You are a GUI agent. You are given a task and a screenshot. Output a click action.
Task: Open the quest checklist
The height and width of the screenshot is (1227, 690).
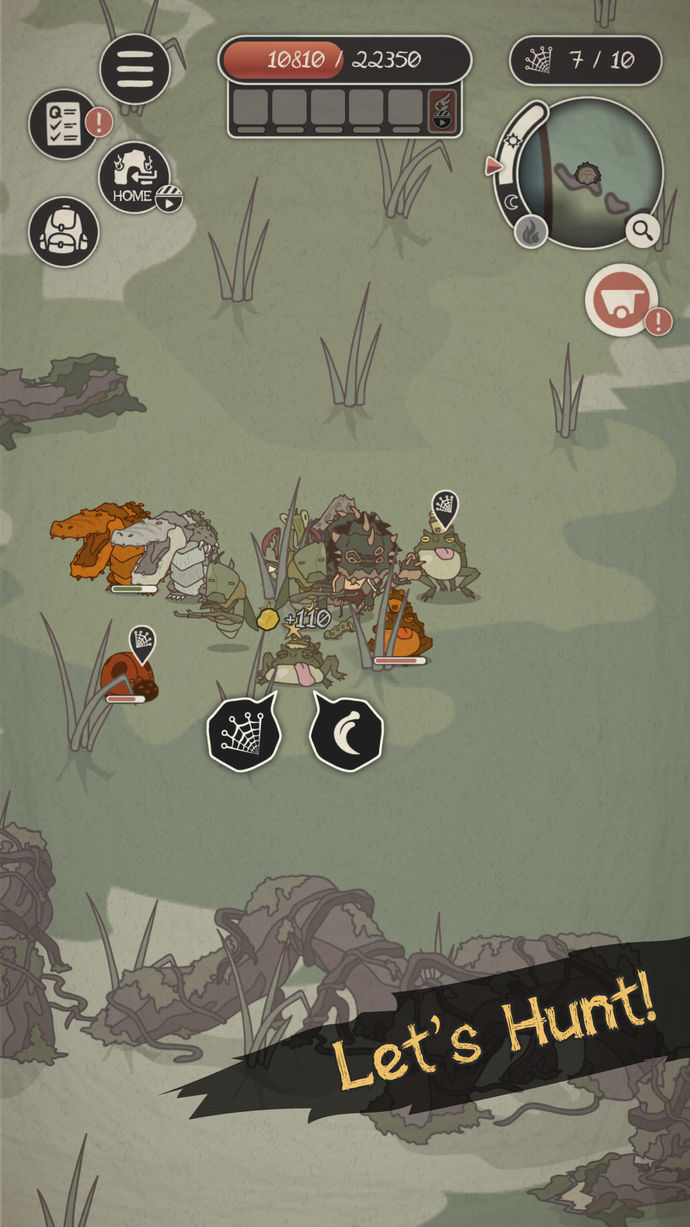point(63,124)
